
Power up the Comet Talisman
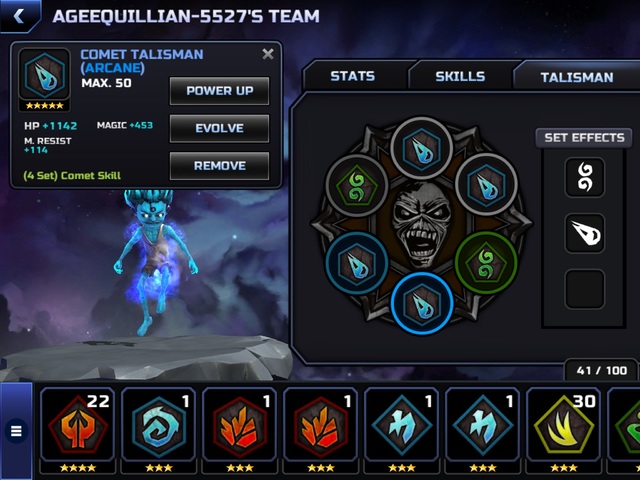[x=219, y=91]
